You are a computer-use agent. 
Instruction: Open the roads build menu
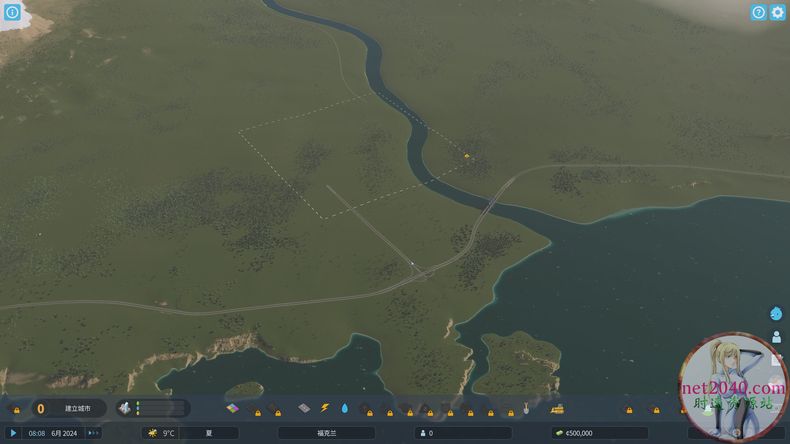click(305, 408)
